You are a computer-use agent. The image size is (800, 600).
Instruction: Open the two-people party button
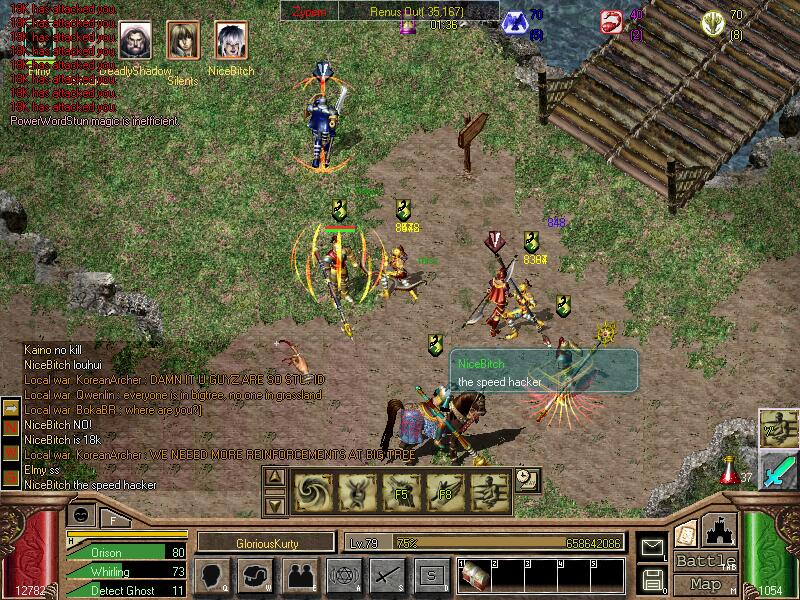pos(299,576)
